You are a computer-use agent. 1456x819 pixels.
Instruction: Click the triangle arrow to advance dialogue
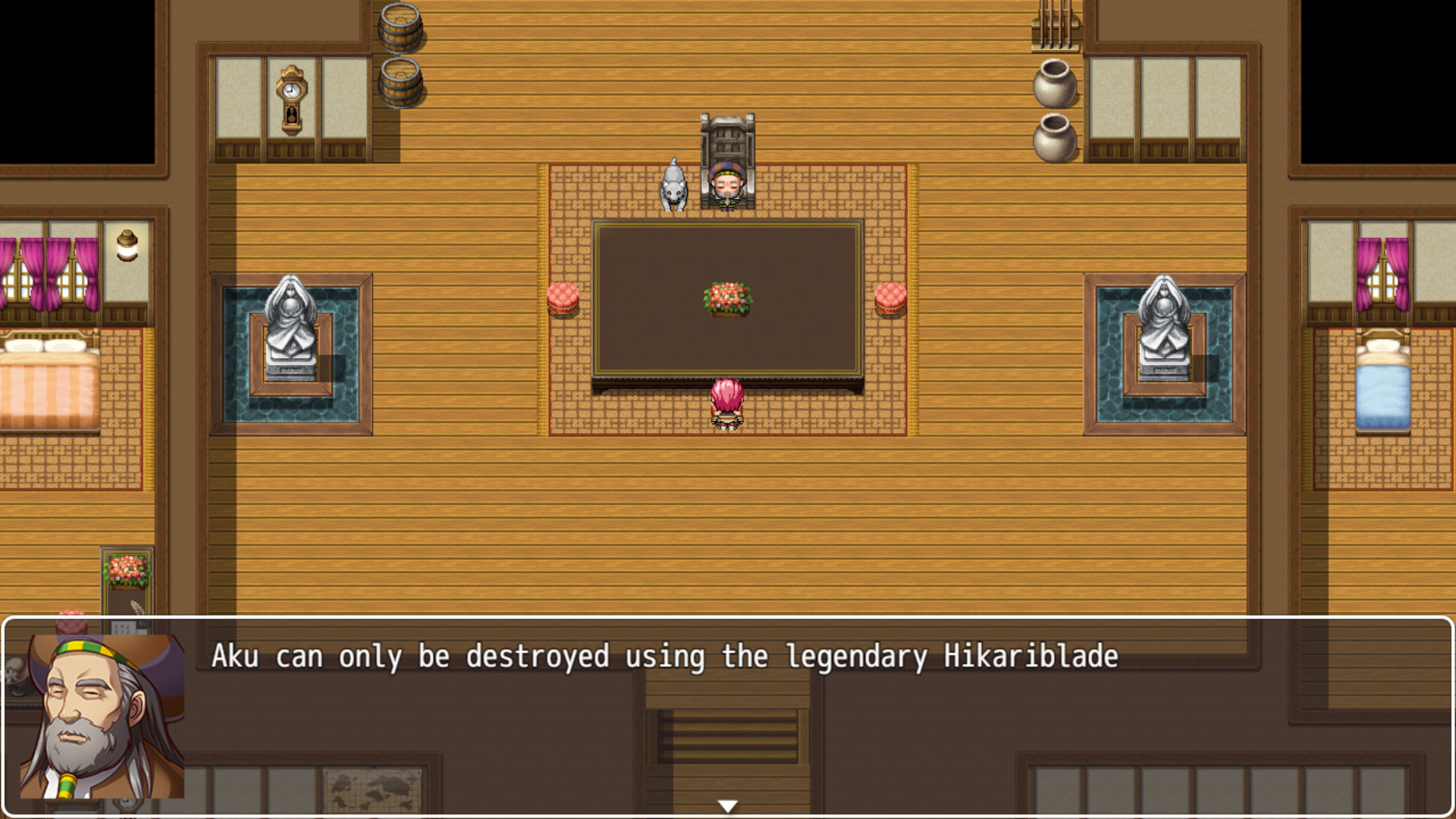[x=728, y=807]
